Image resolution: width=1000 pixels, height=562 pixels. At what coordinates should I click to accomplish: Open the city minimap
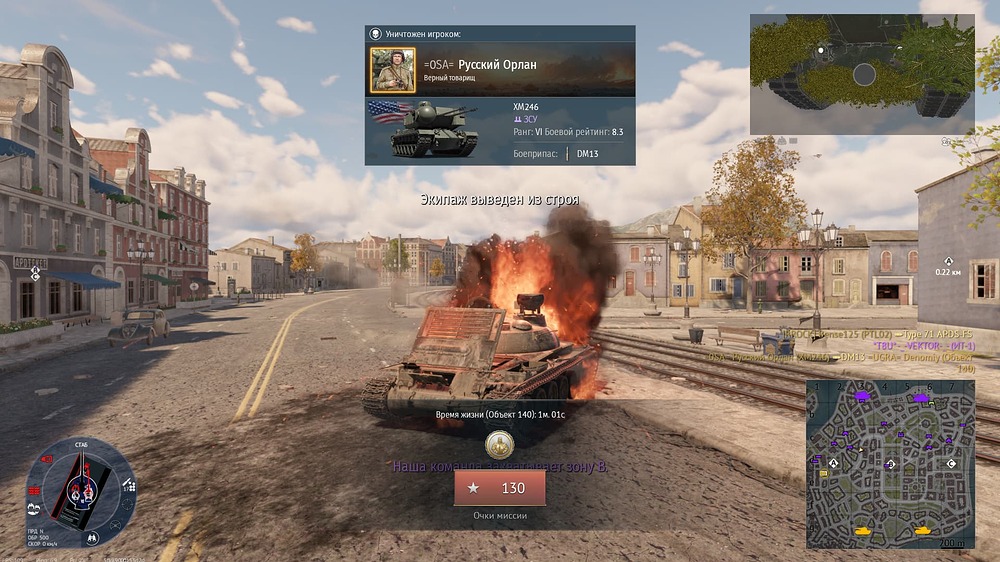890,463
